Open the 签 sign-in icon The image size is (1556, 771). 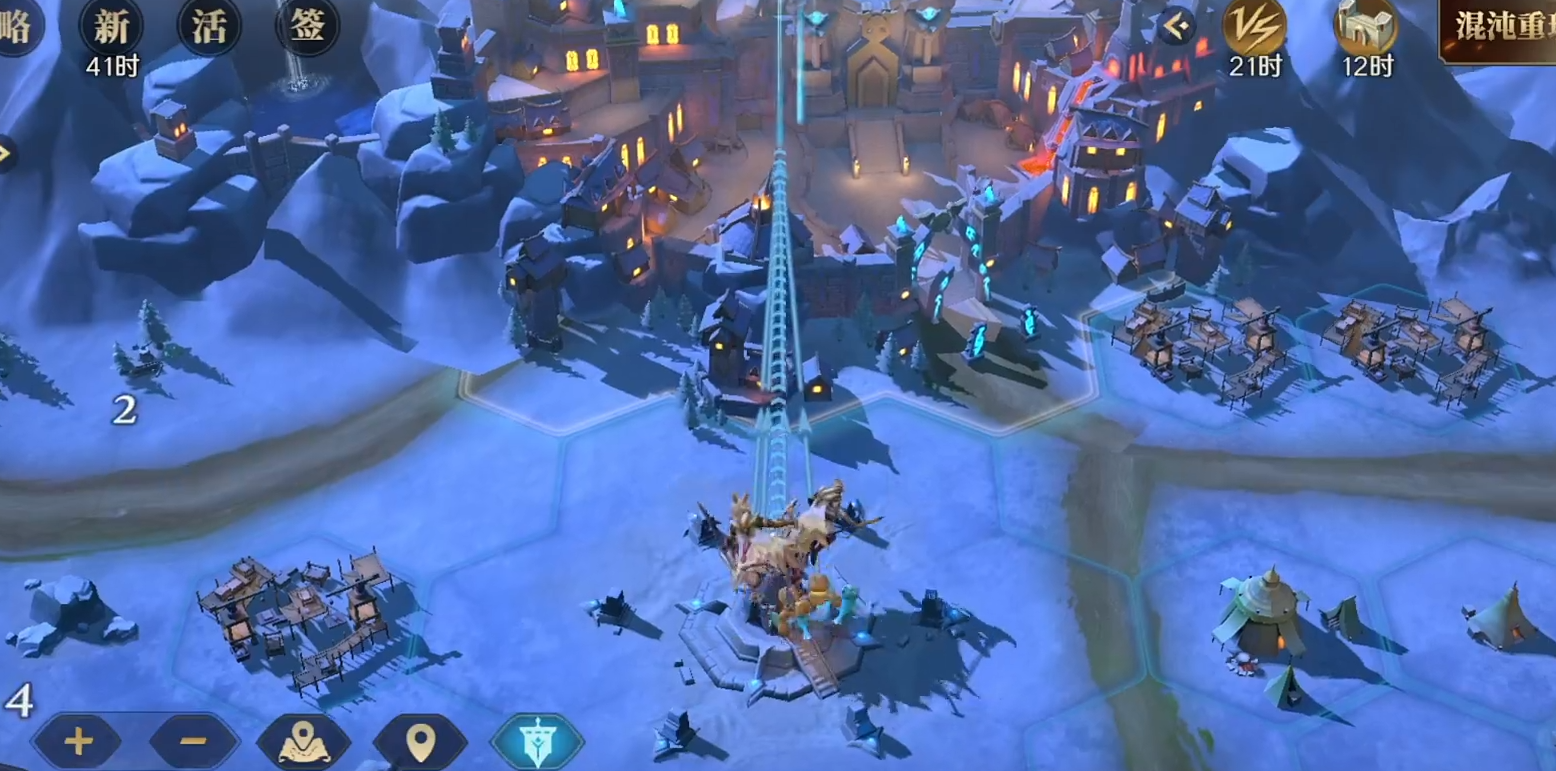(307, 27)
